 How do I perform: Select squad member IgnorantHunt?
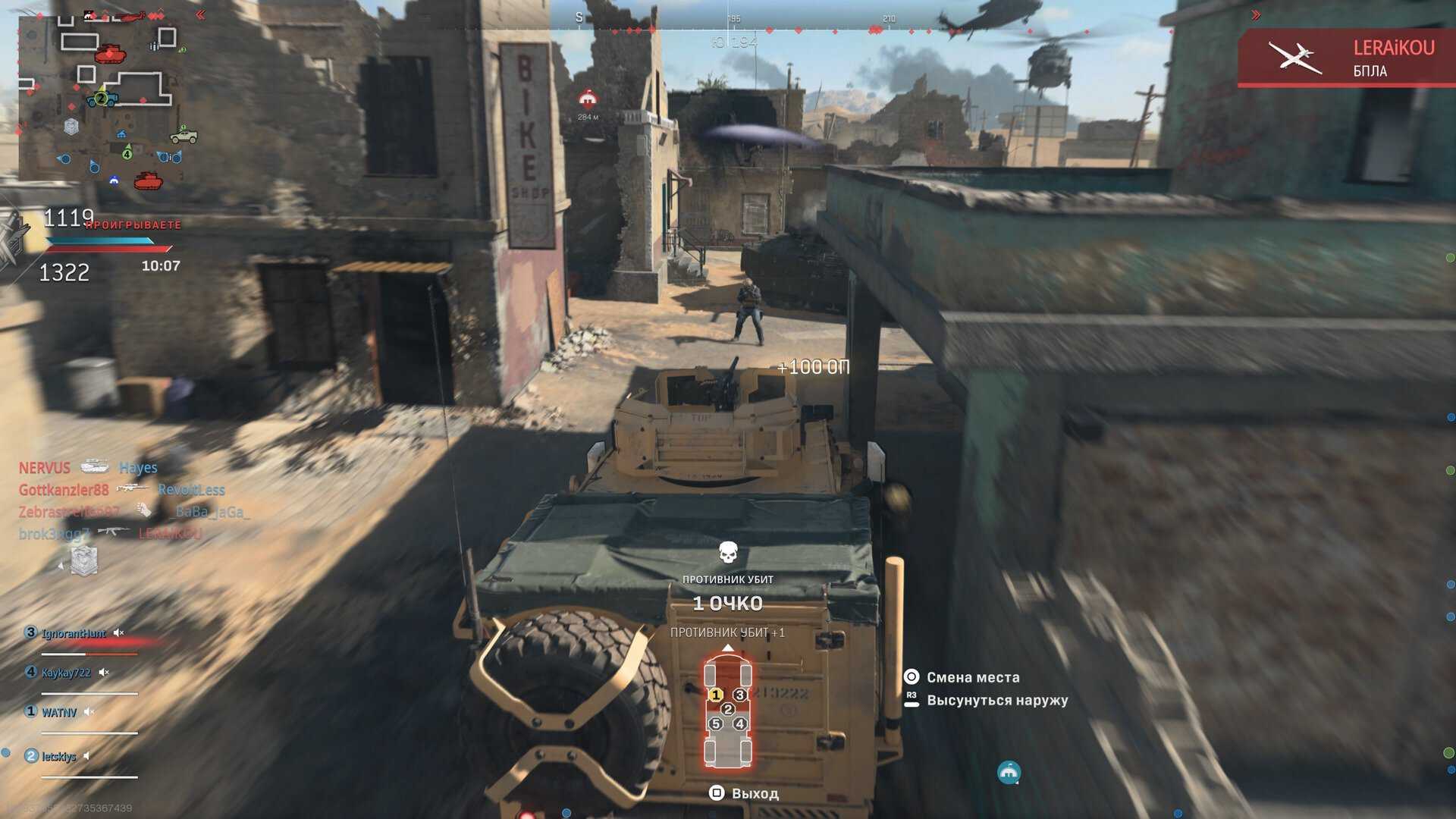74,633
